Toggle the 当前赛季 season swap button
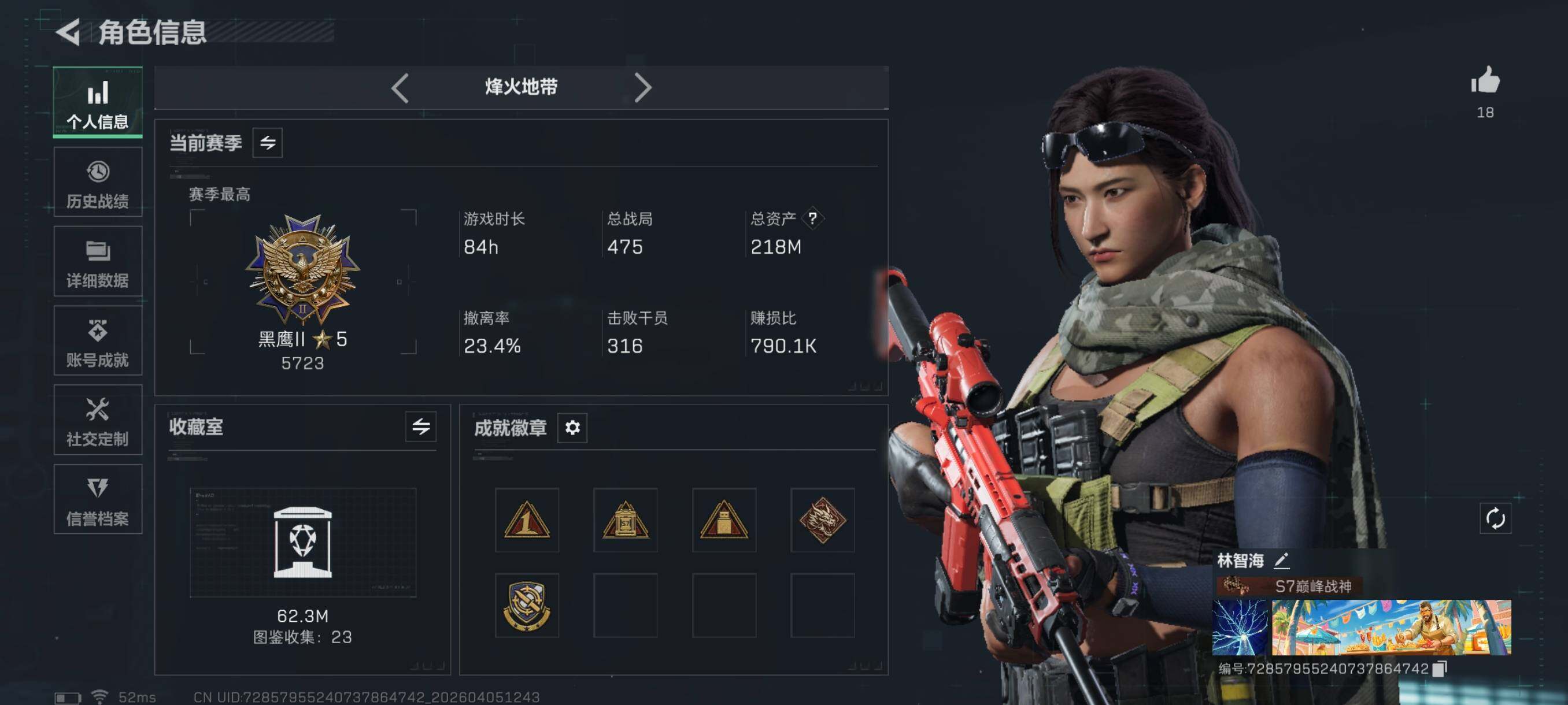The width and height of the screenshot is (1568, 705). point(267,143)
